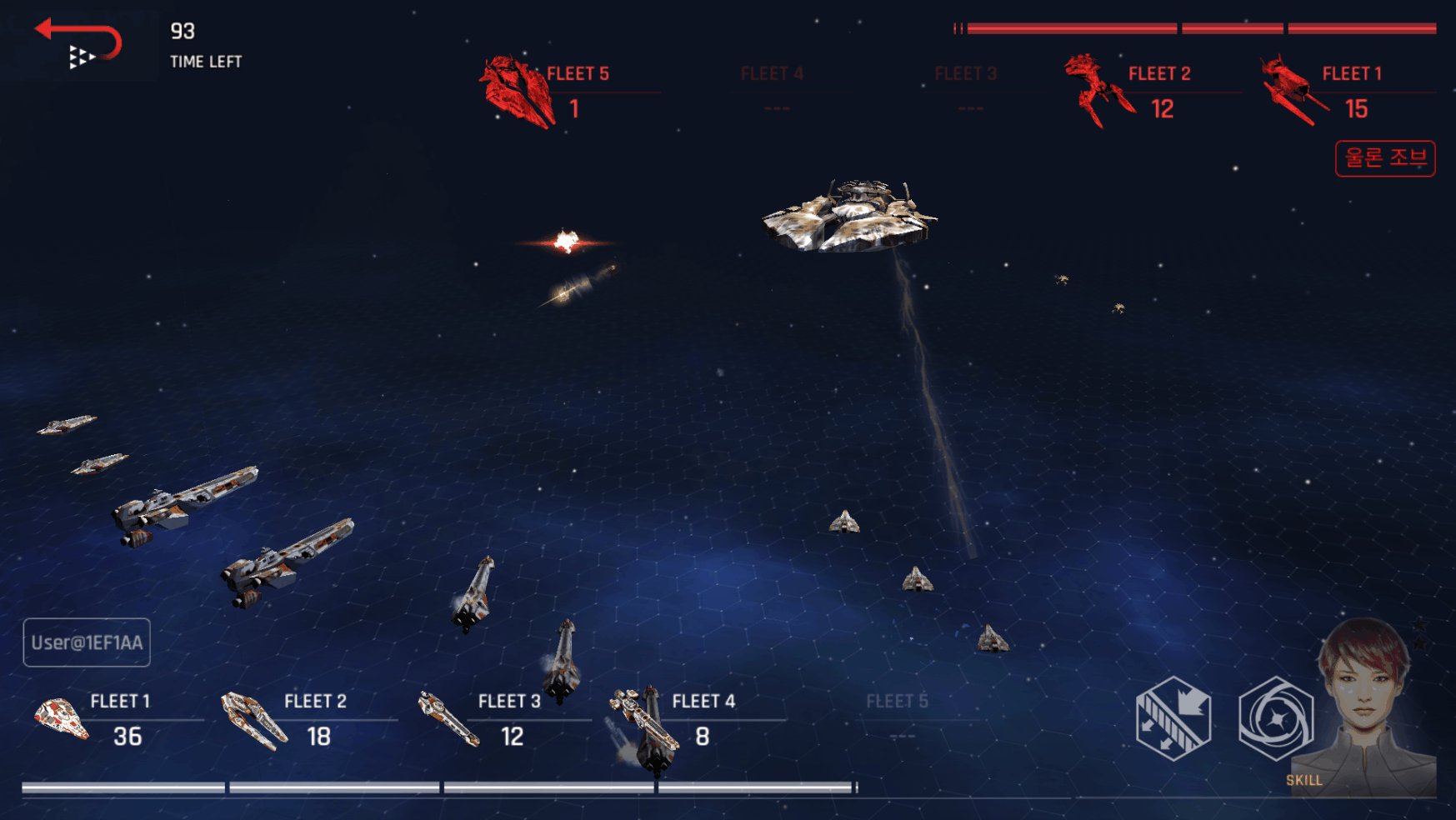Pick player Fleet 4 with 8 ships
1456x820 pixels.
(x=697, y=719)
